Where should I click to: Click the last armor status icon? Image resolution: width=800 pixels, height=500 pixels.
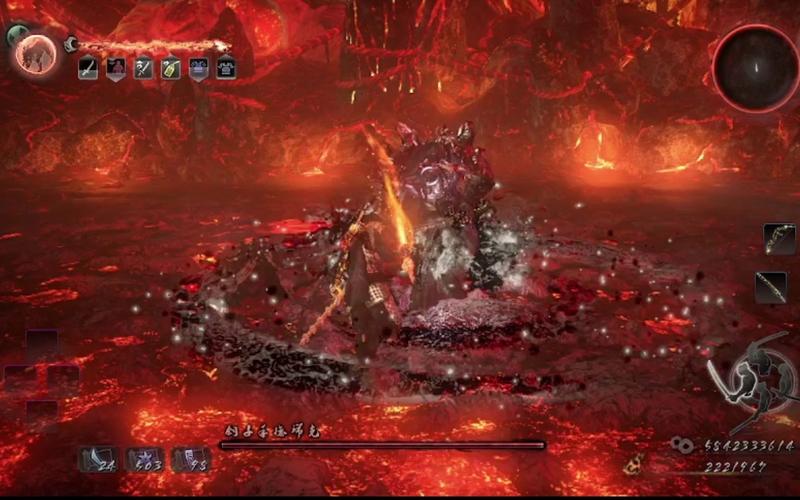(x=226, y=69)
